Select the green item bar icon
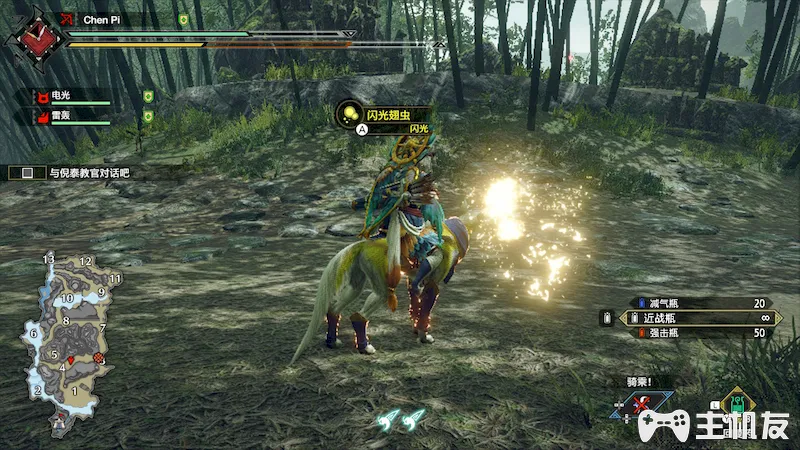 tap(738, 405)
